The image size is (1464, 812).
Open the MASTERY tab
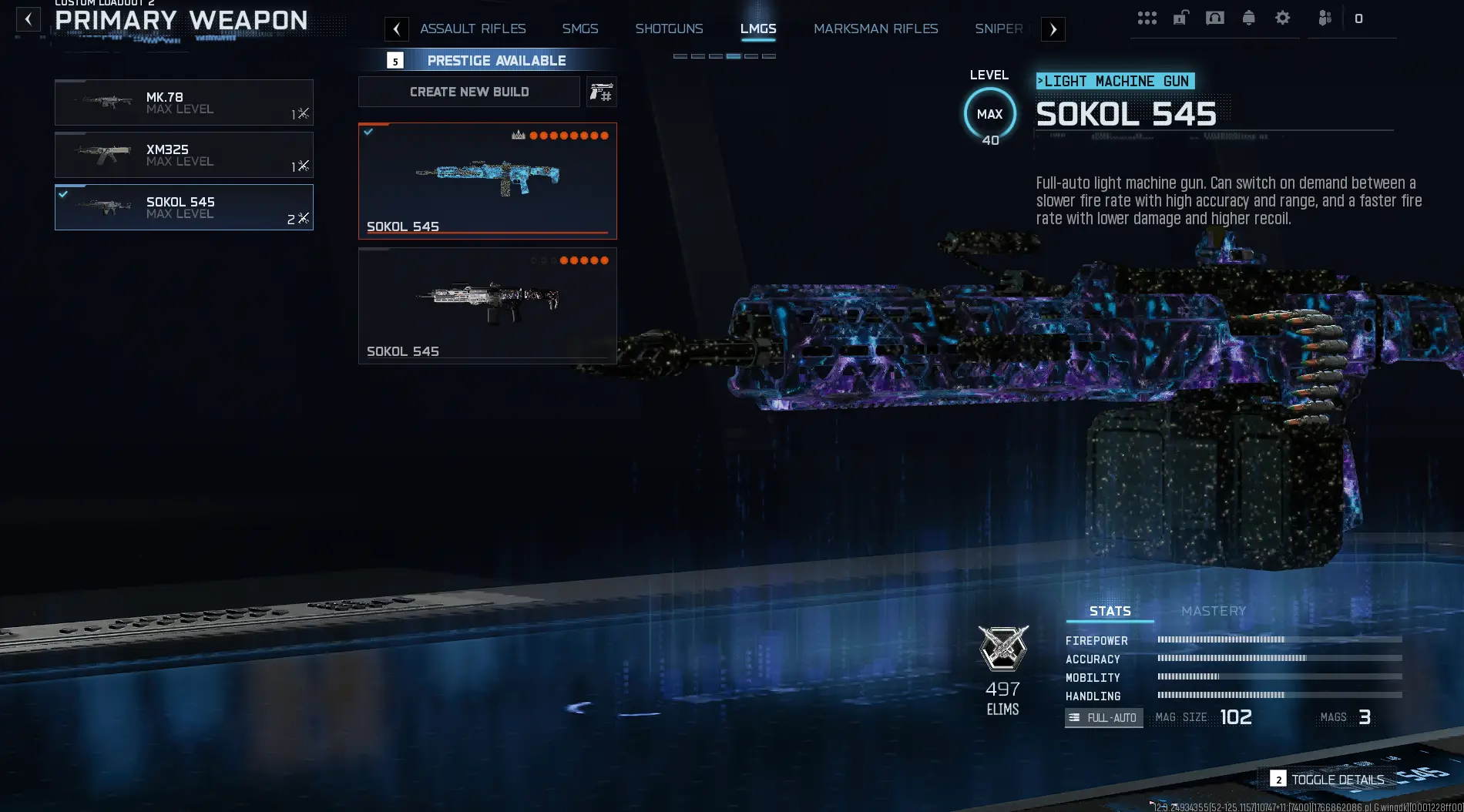[x=1214, y=610]
